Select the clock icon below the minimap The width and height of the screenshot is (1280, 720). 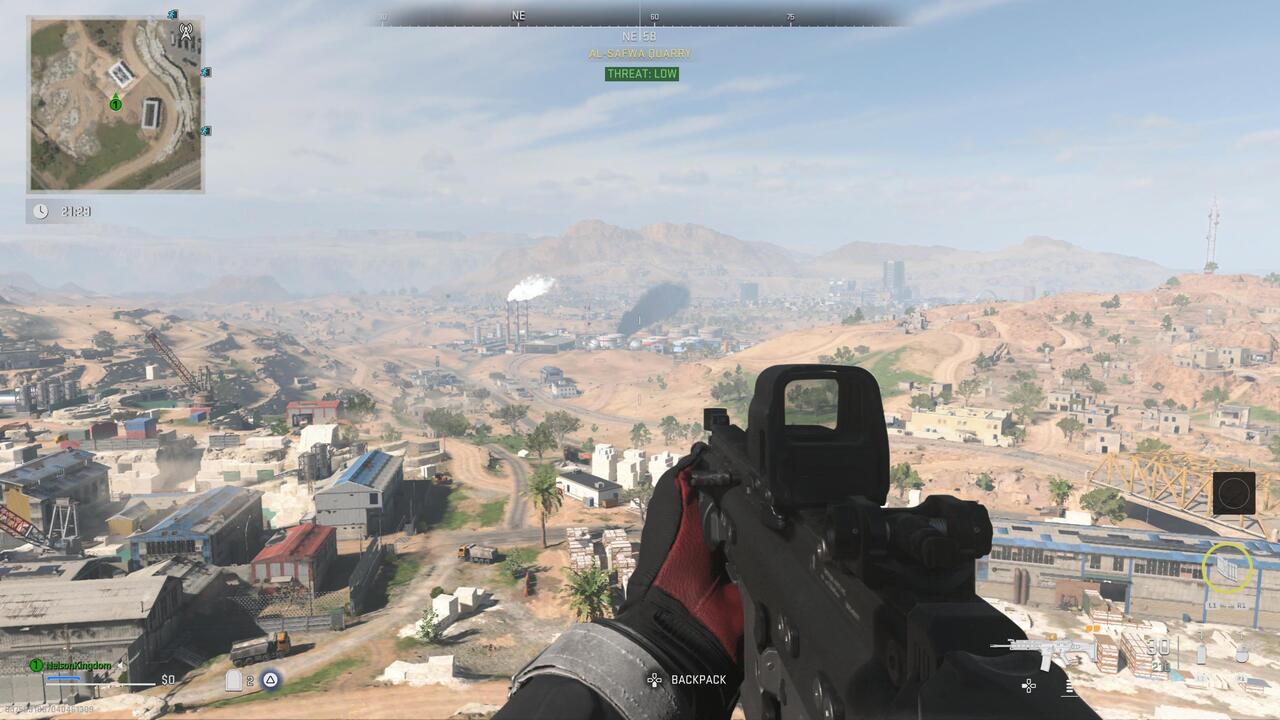pos(40,211)
